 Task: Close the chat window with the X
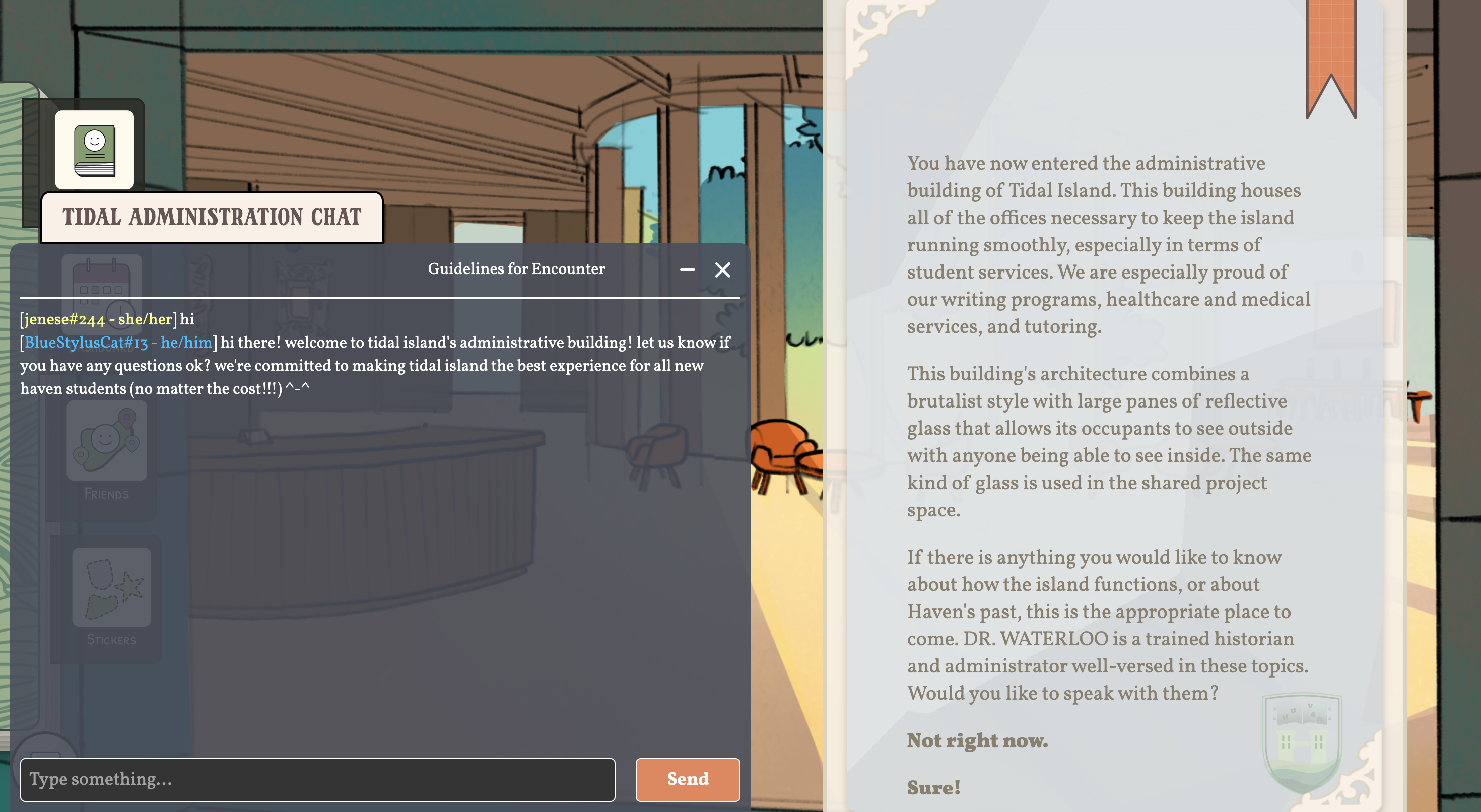click(723, 269)
